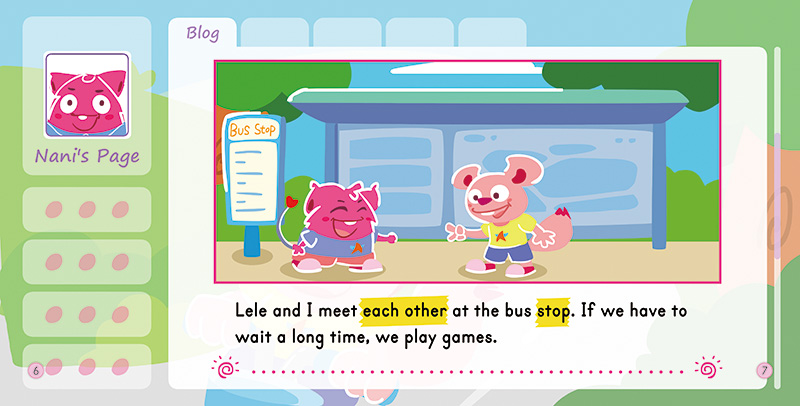The height and width of the screenshot is (406, 800).
Task: Go to page 6 circle
Action: click(36, 371)
